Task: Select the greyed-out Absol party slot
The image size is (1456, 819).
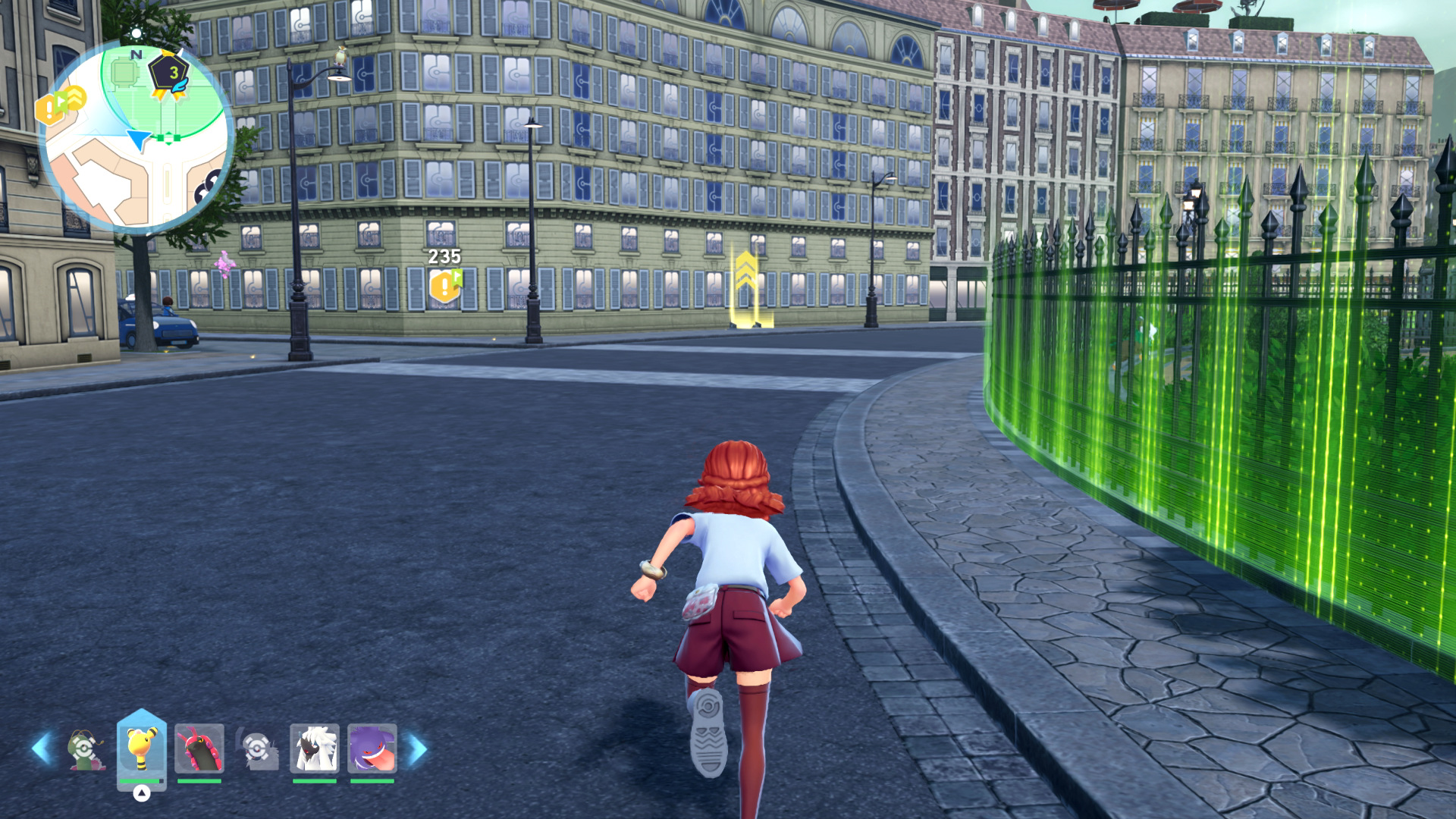Action: tap(257, 748)
